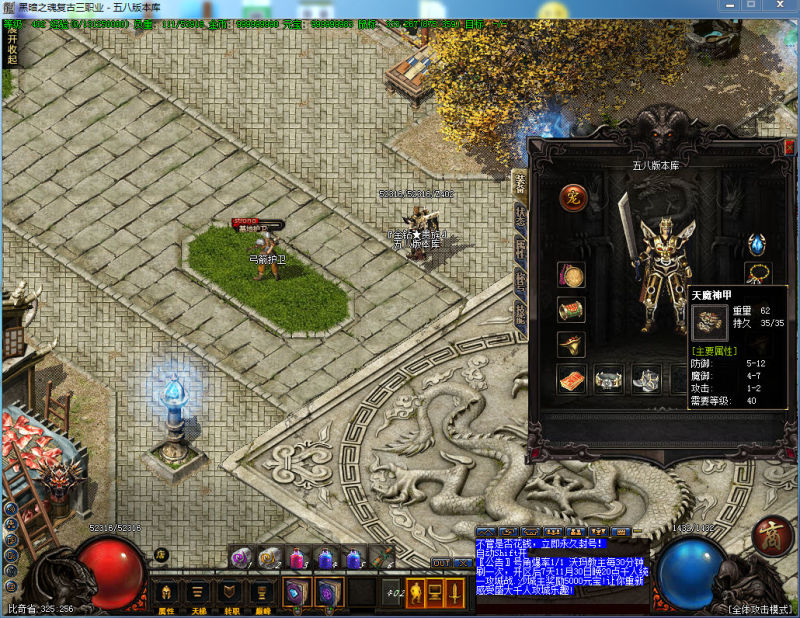Click the OUT button above the hotbar
800x618 pixels.
441,563
